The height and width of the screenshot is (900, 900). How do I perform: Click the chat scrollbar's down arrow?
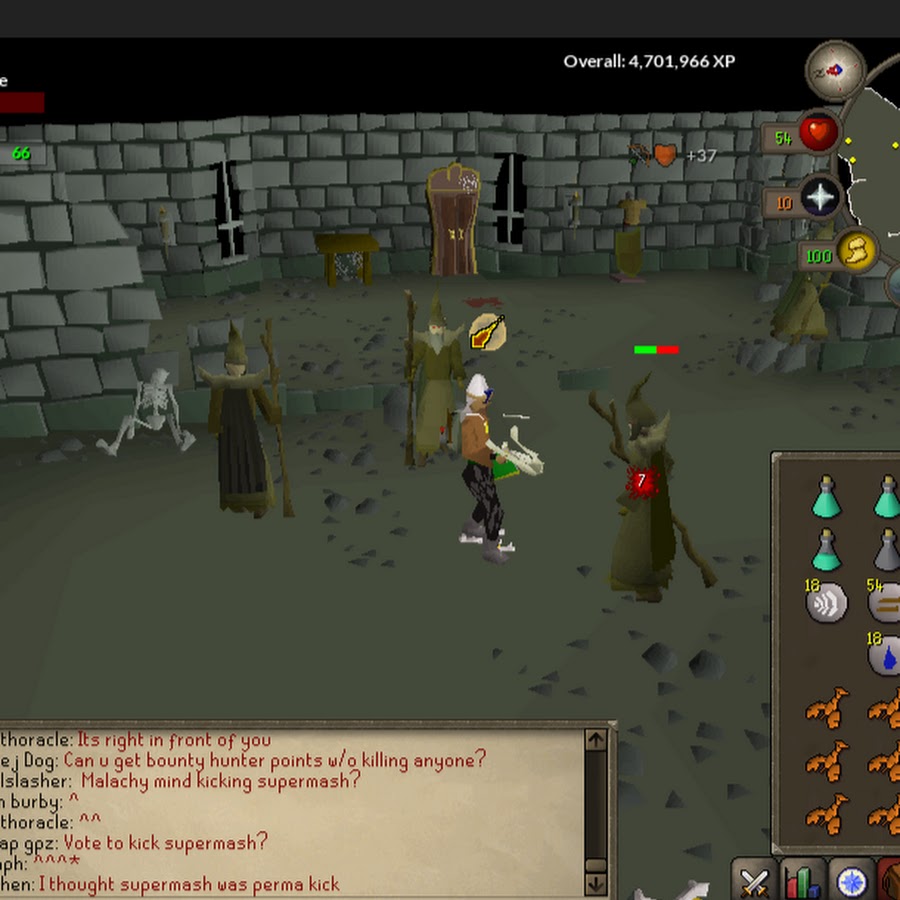coord(595,884)
